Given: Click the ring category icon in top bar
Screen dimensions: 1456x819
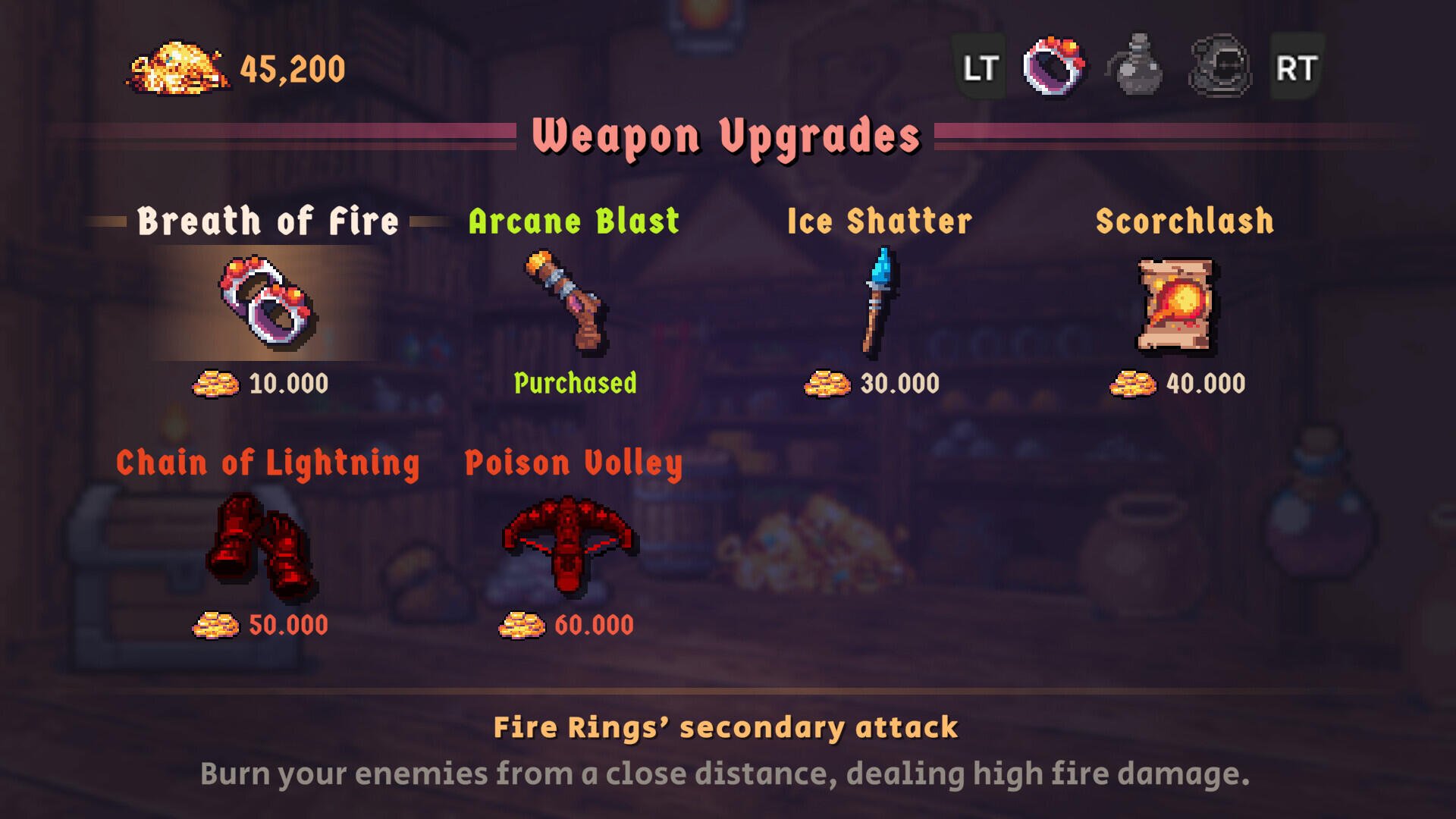Looking at the screenshot, I should click(1054, 67).
